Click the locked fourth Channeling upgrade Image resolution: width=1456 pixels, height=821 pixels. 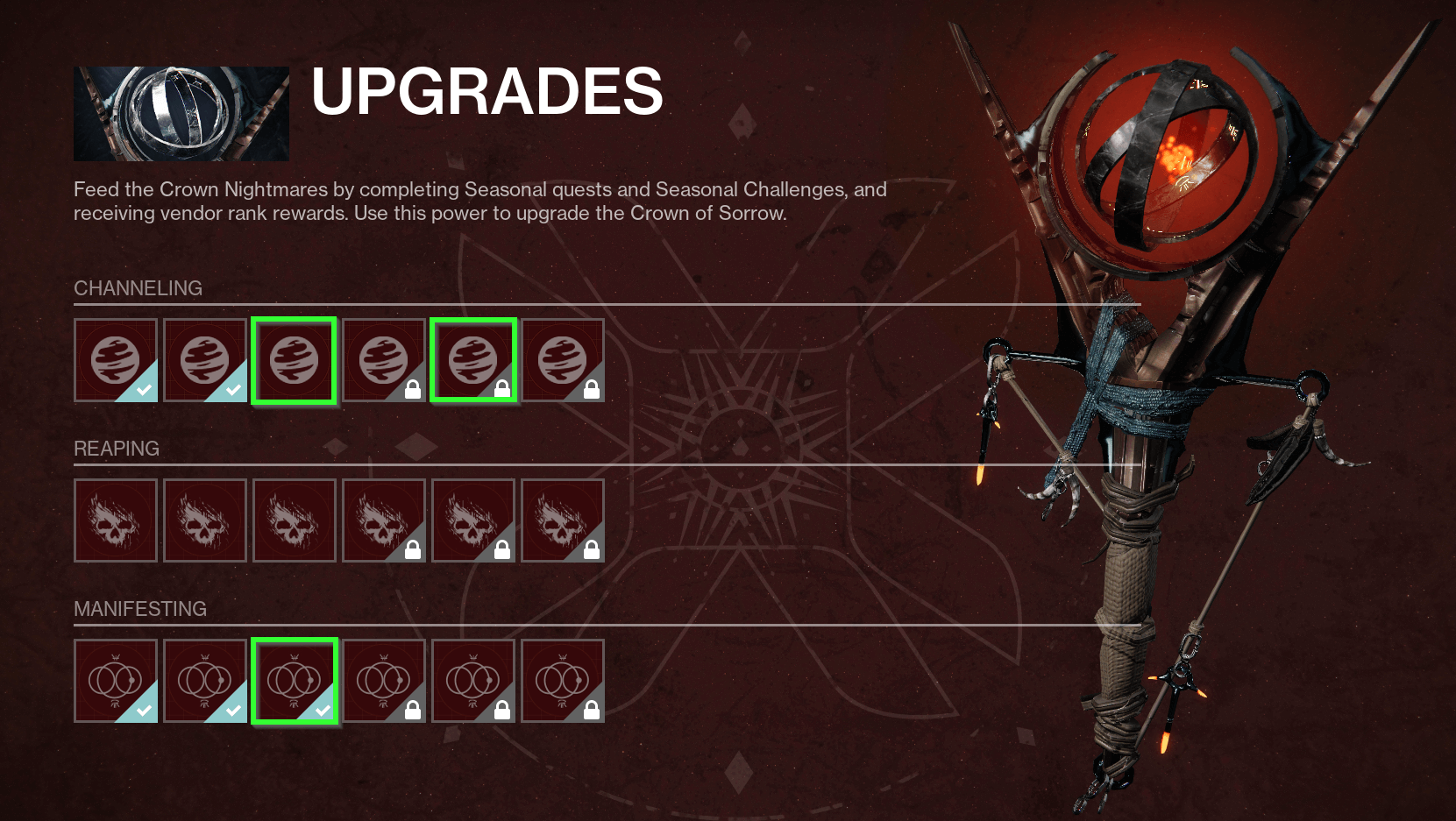click(384, 359)
